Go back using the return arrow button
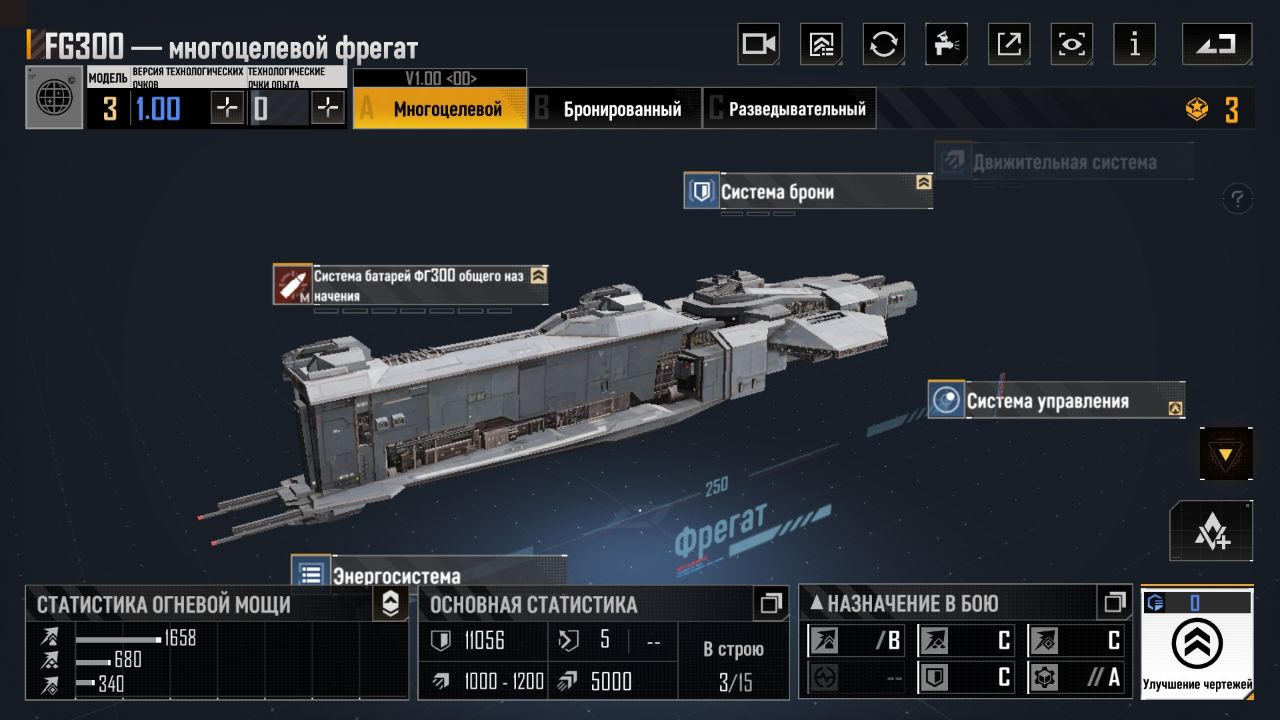 [1216, 45]
